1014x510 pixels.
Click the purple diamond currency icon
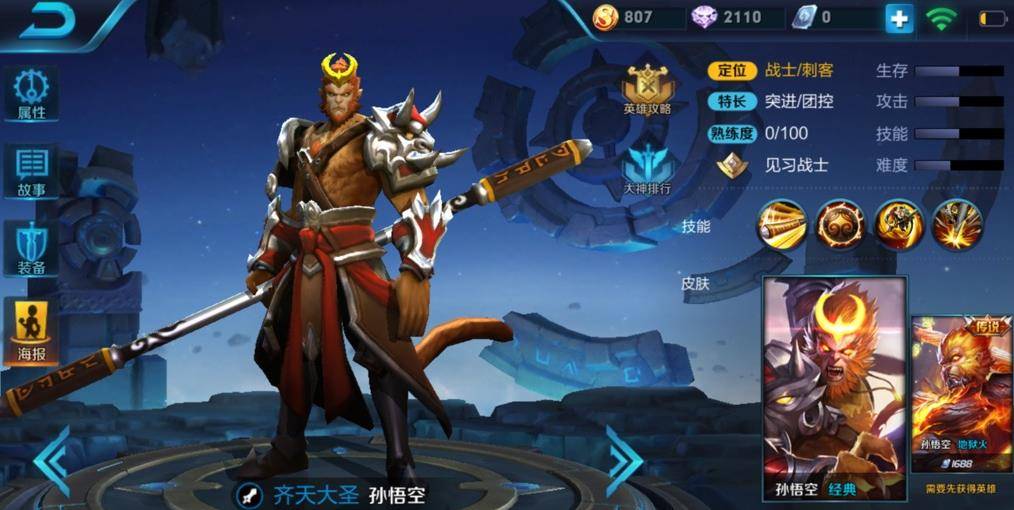point(704,17)
